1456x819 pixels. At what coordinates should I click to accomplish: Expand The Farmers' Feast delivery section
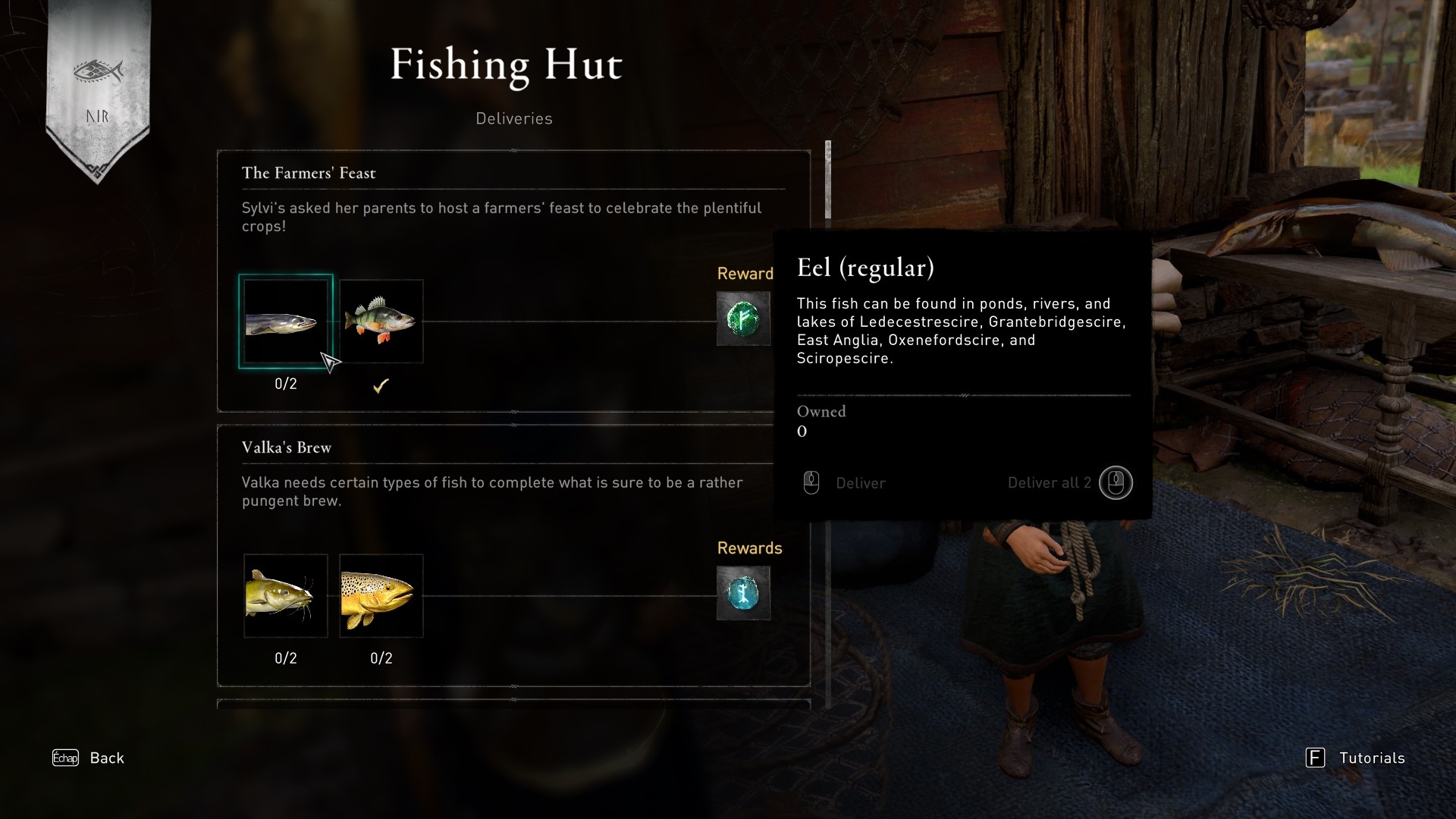(308, 172)
